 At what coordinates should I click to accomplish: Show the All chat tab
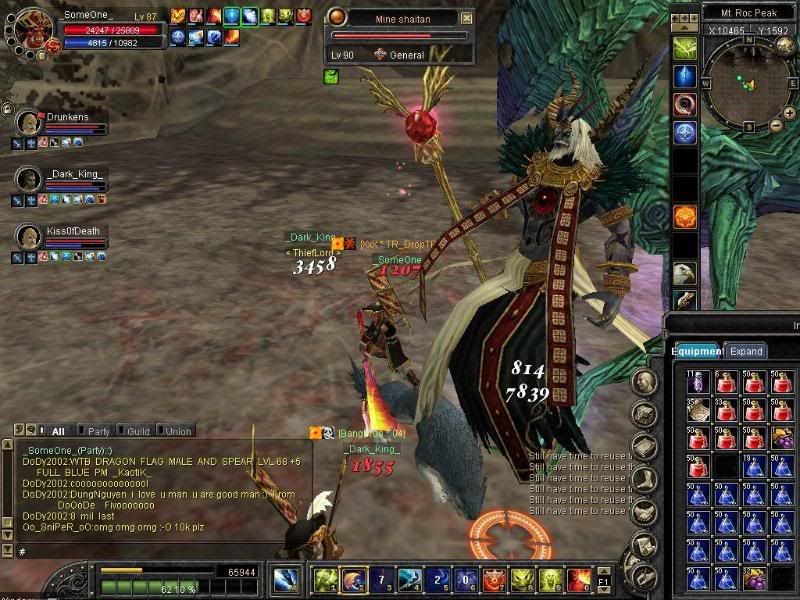coord(57,431)
